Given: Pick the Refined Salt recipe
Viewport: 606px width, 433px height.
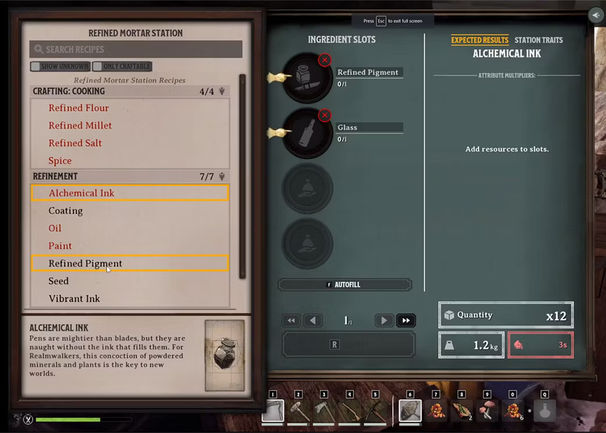Looking at the screenshot, I should 75,143.
